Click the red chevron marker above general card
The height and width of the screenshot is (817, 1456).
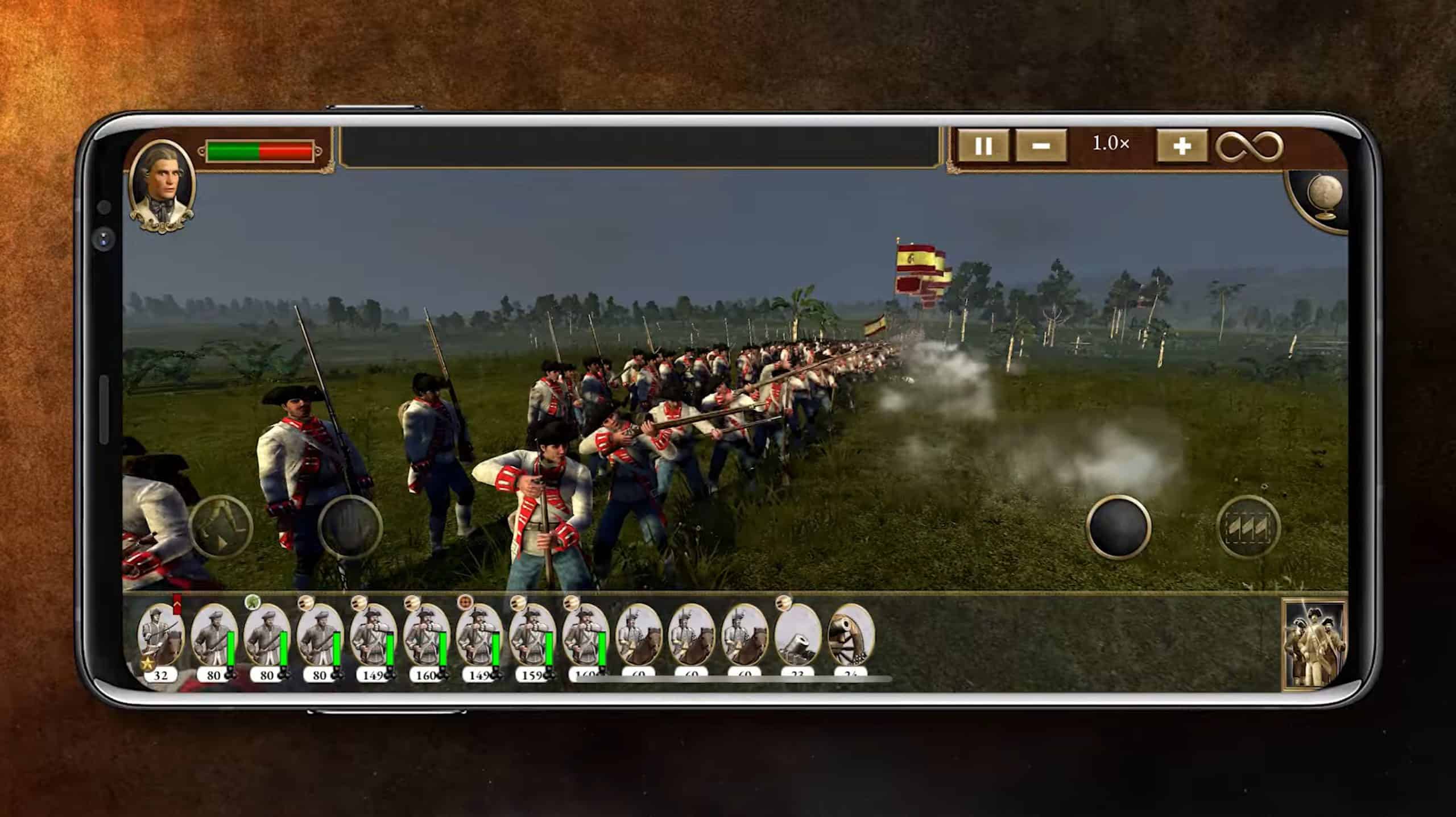(x=177, y=602)
